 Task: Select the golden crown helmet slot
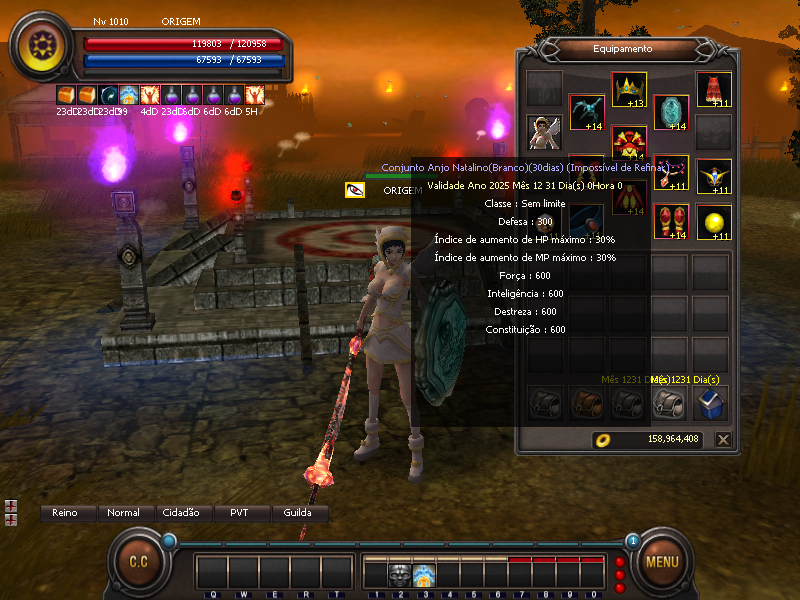pyautogui.click(x=629, y=89)
